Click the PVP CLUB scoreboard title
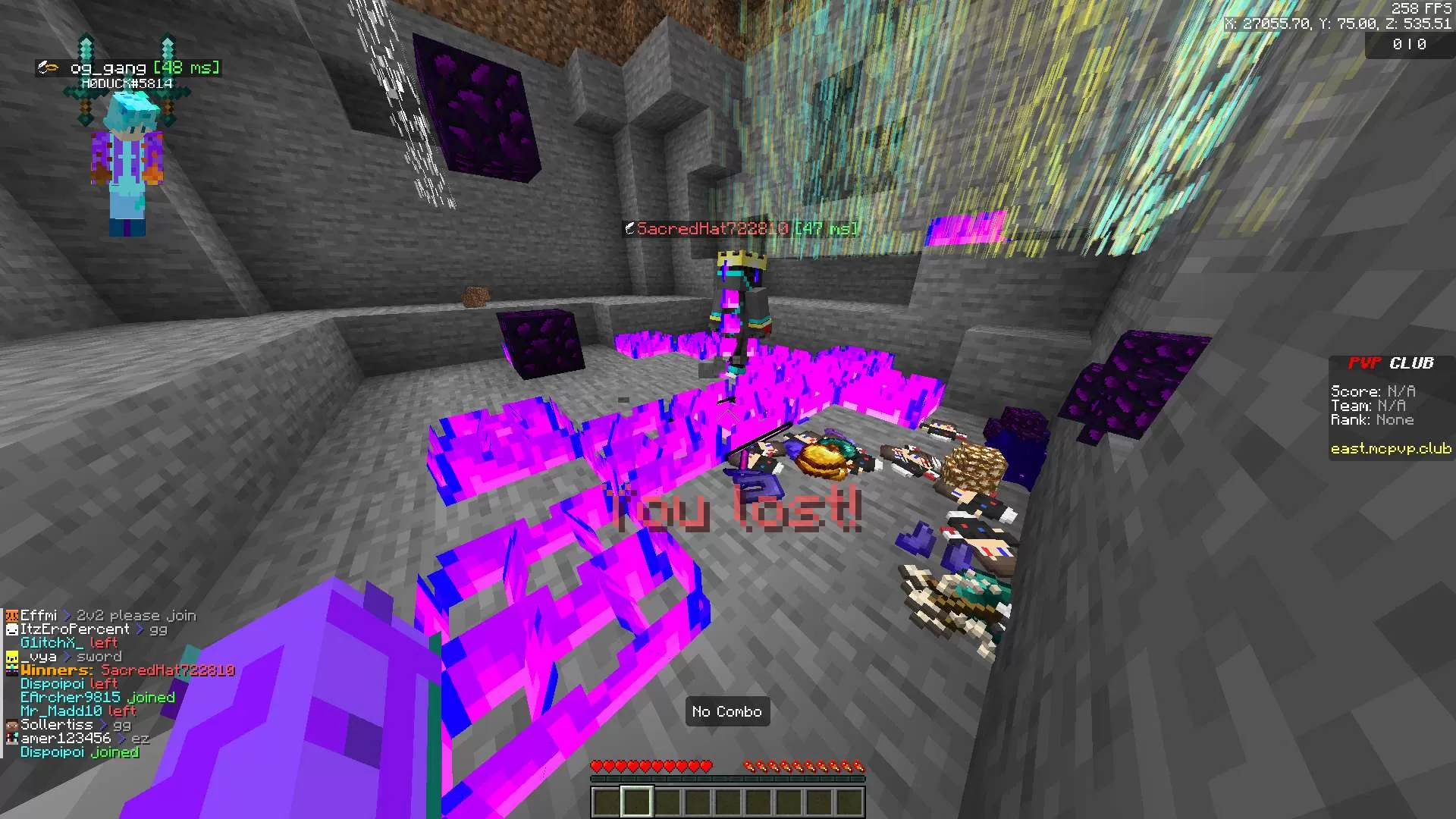 [1390, 363]
